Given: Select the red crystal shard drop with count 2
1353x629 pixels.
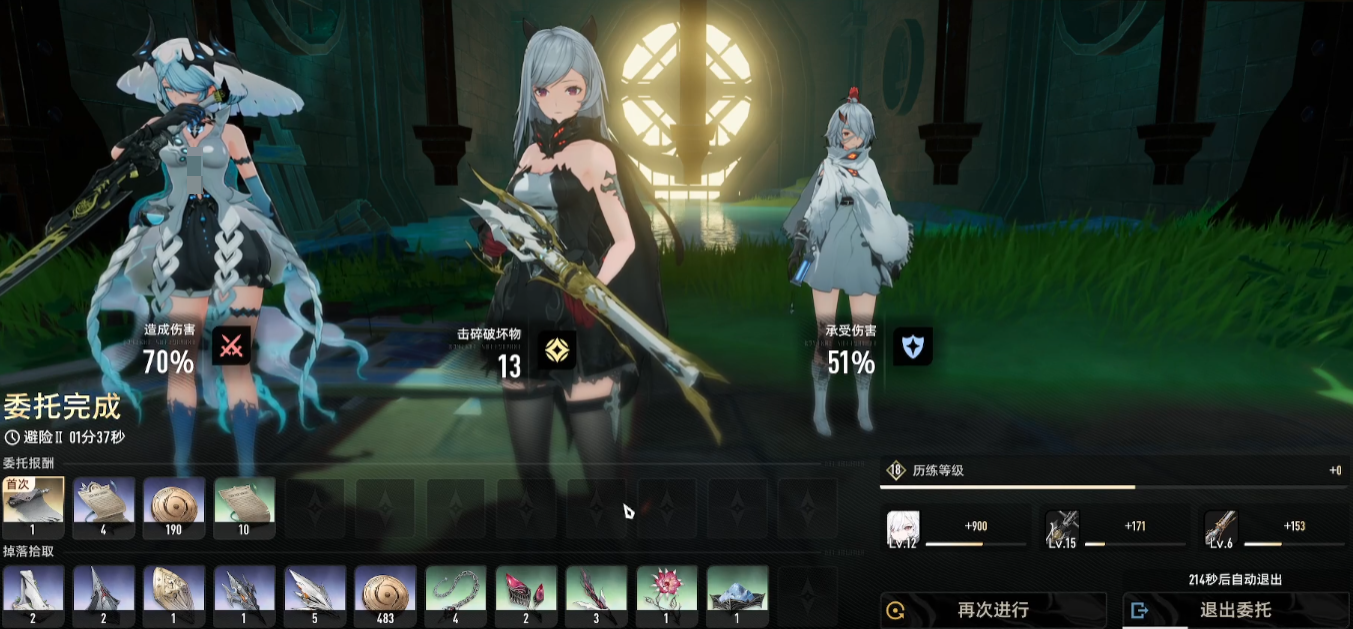Looking at the screenshot, I should pyautogui.click(x=526, y=595).
